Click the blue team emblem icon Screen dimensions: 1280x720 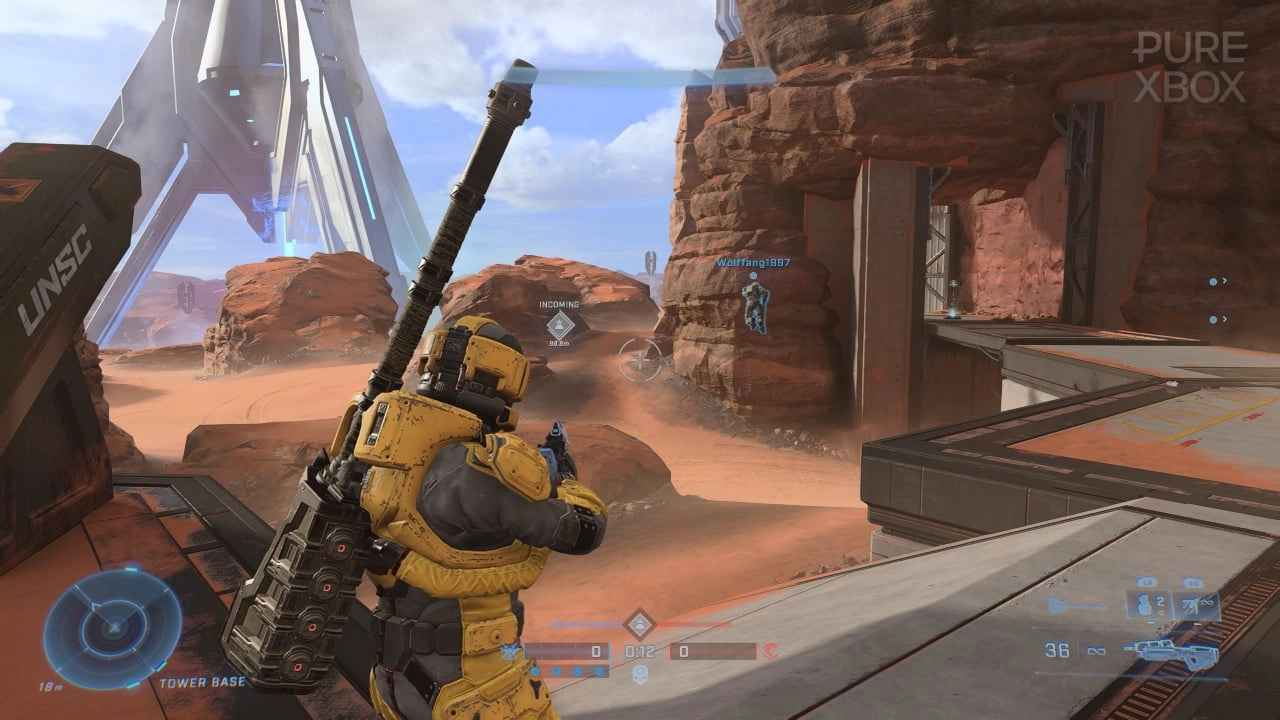pyautogui.click(x=510, y=649)
